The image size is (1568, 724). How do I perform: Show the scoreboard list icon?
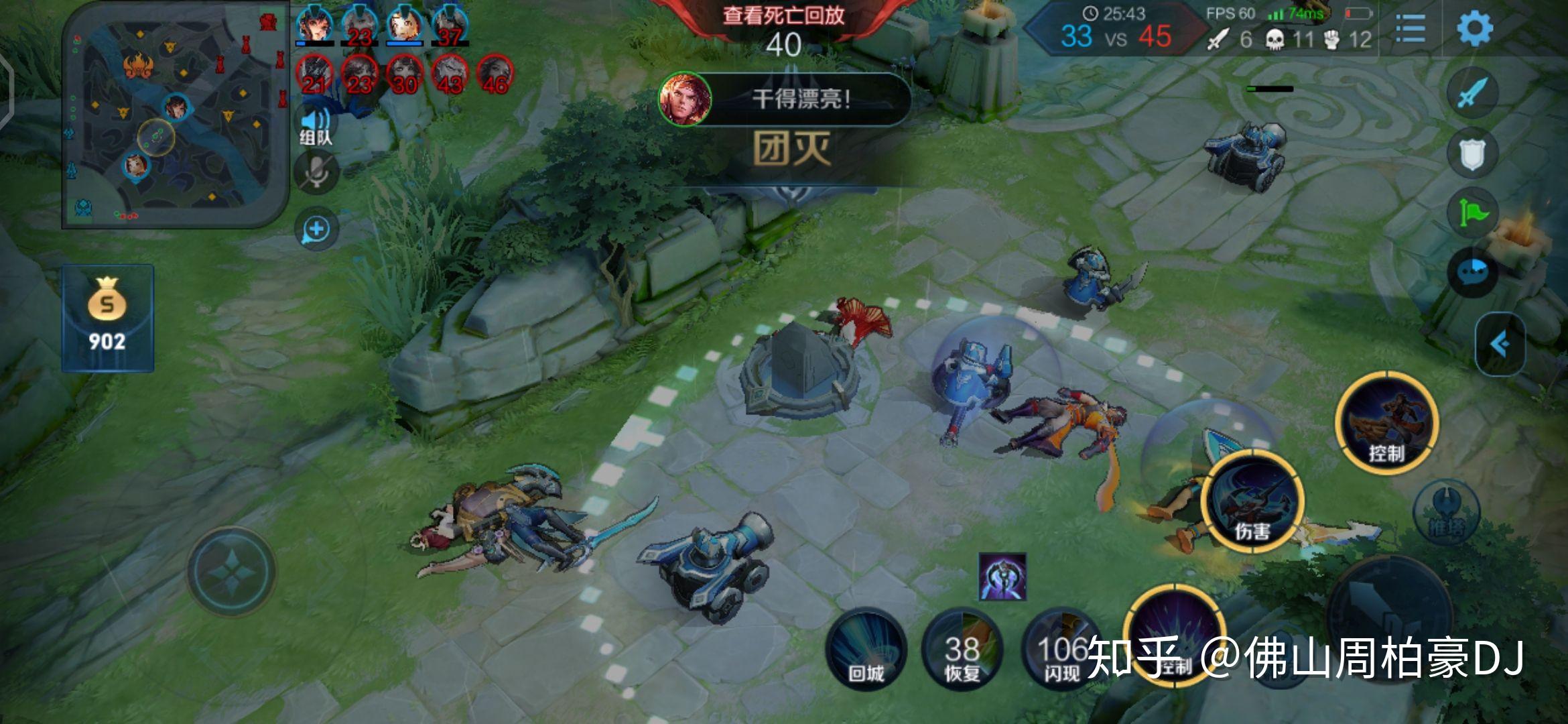(x=1411, y=28)
